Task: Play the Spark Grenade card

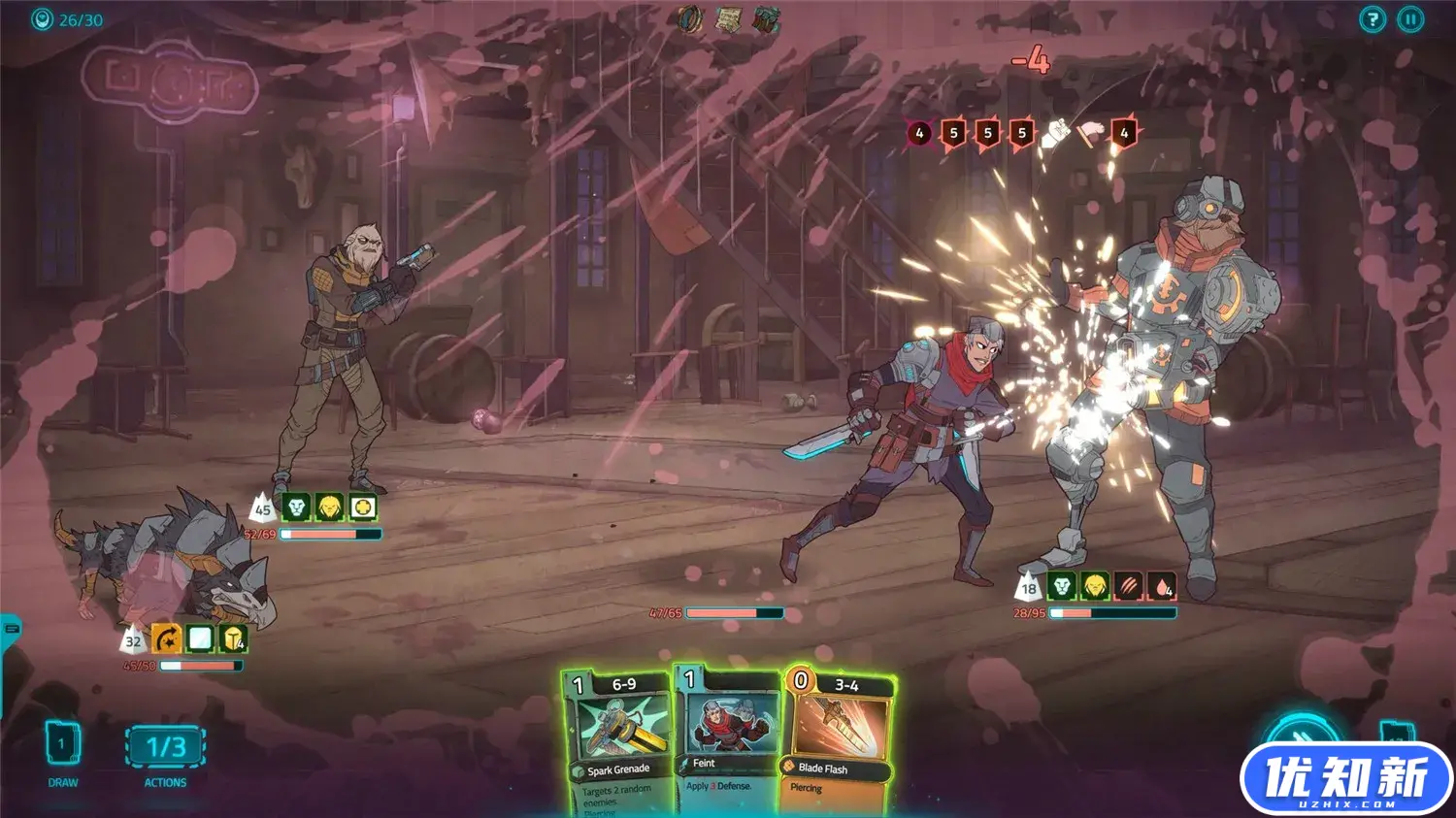Action: (x=618, y=742)
